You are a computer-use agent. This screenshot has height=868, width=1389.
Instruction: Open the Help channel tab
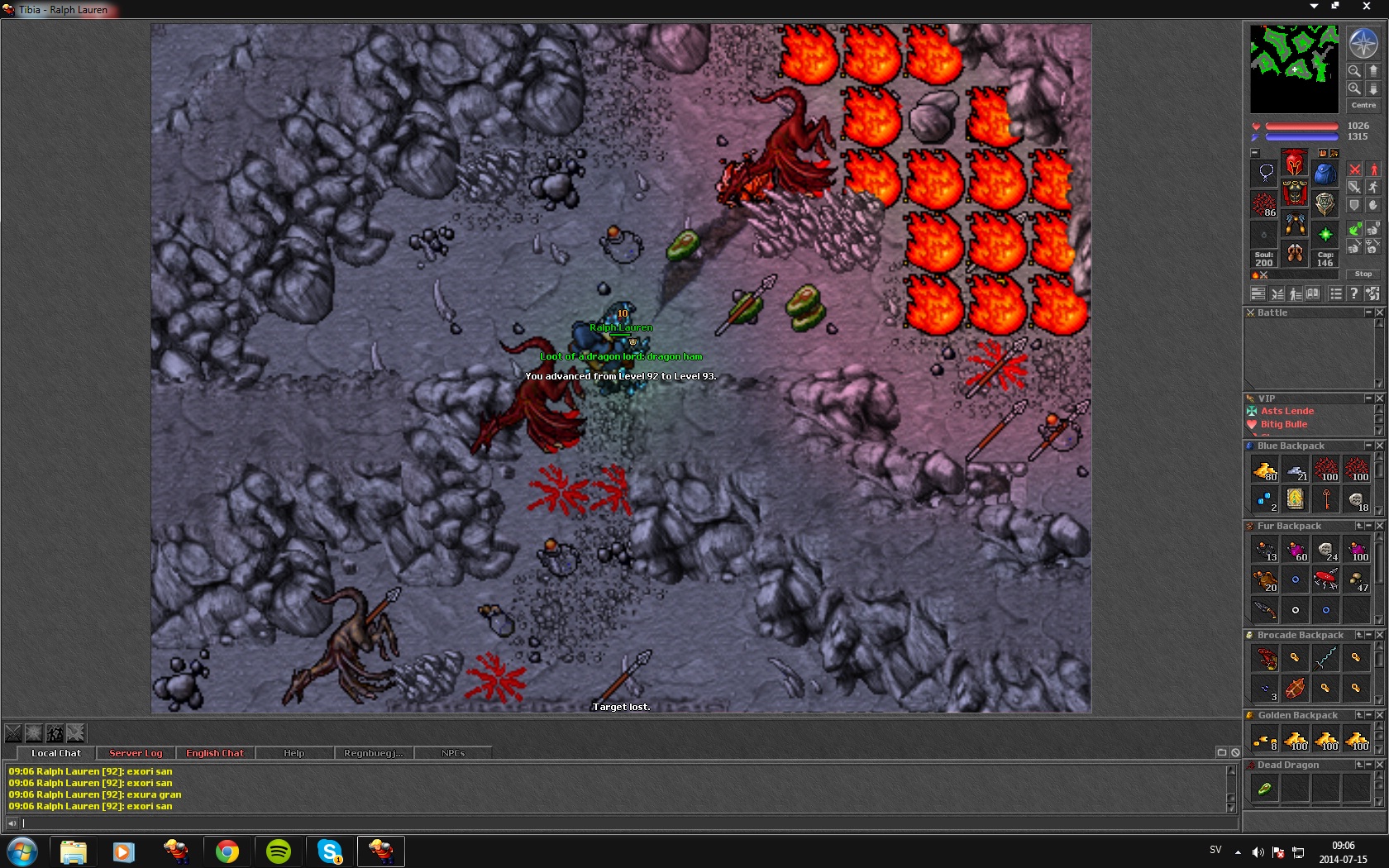tap(294, 753)
